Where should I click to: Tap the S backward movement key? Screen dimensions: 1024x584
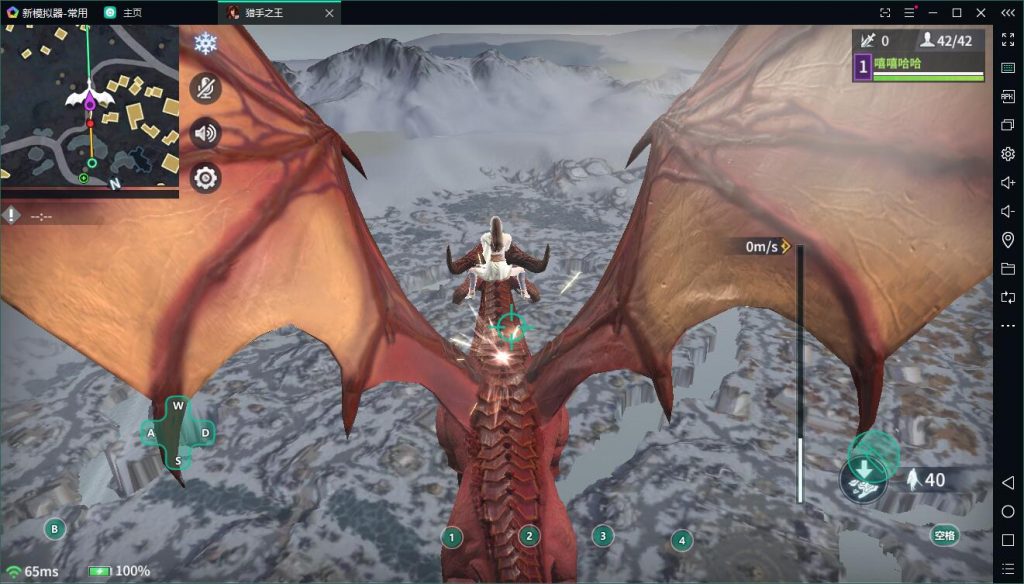coord(178,461)
